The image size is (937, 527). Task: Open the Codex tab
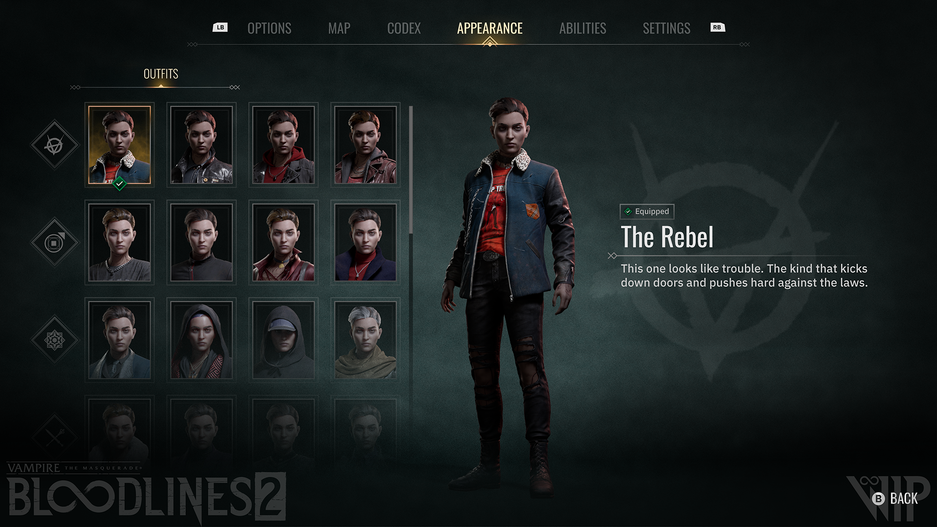(x=404, y=28)
